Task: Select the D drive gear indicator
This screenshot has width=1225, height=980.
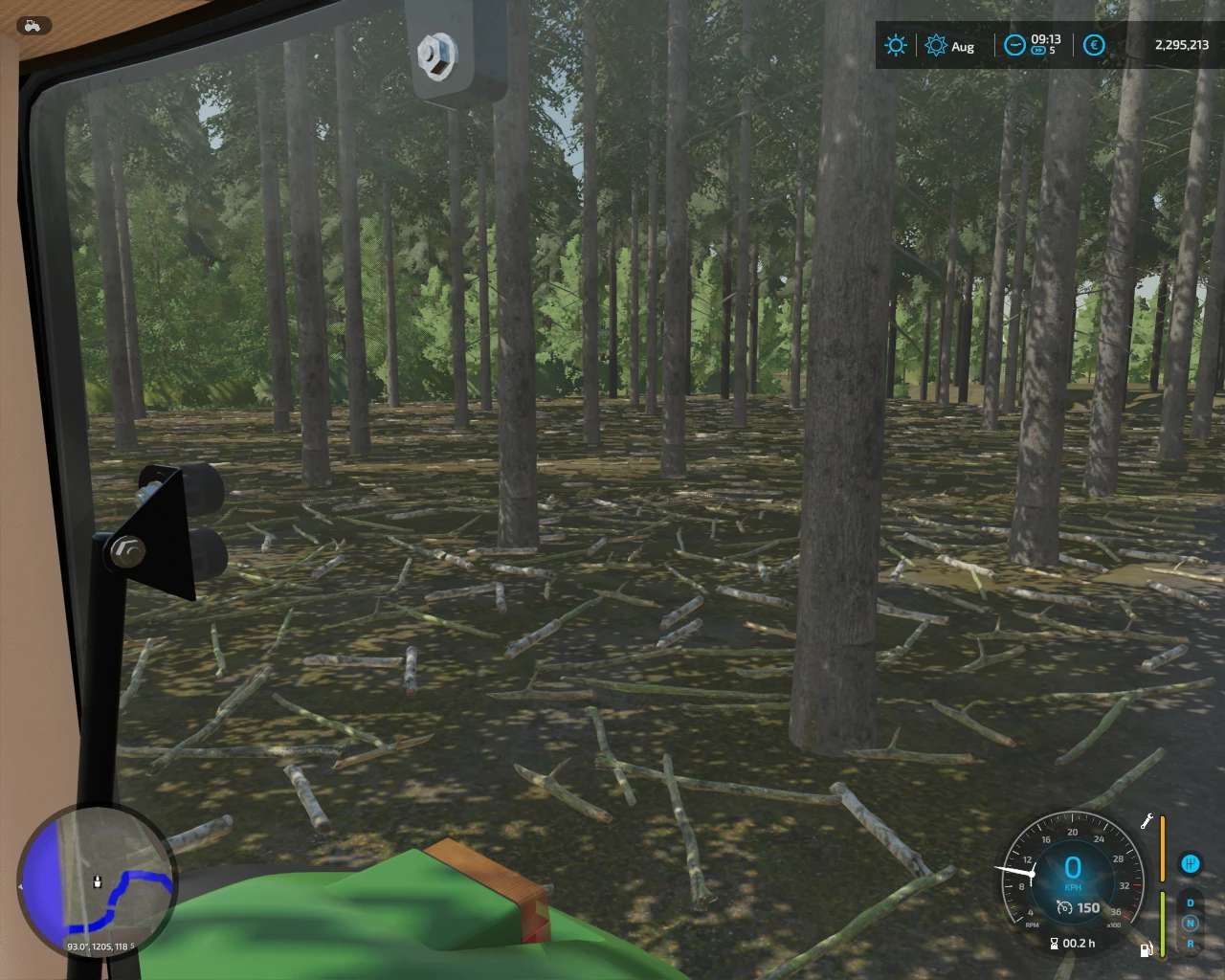Action: point(1190,902)
